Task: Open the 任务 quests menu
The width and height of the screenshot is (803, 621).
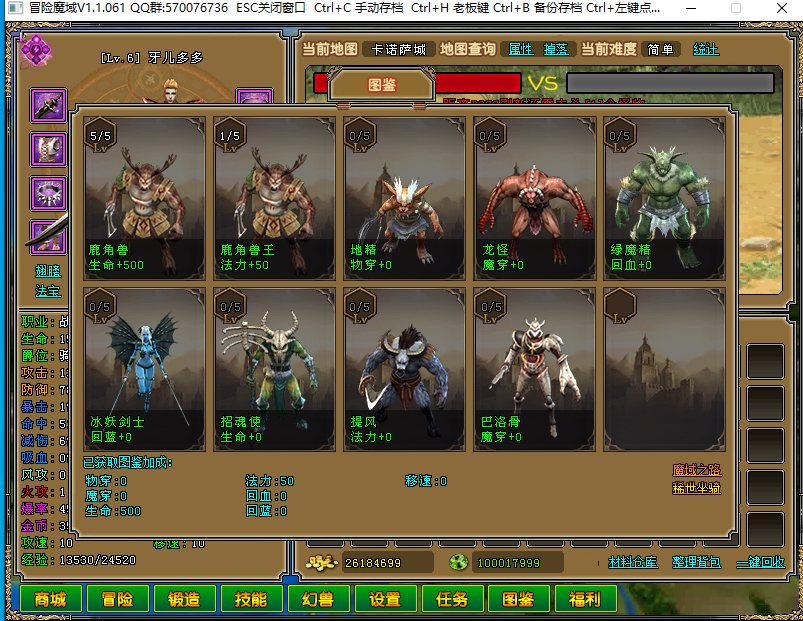Action: pyautogui.click(x=452, y=599)
